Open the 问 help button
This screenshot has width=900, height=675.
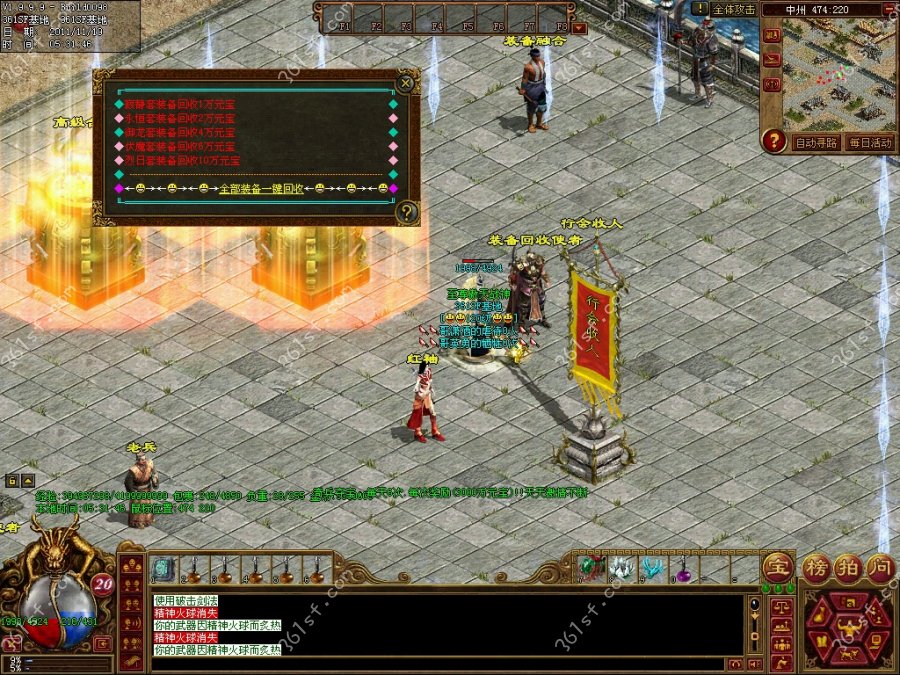pyautogui.click(x=879, y=566)
